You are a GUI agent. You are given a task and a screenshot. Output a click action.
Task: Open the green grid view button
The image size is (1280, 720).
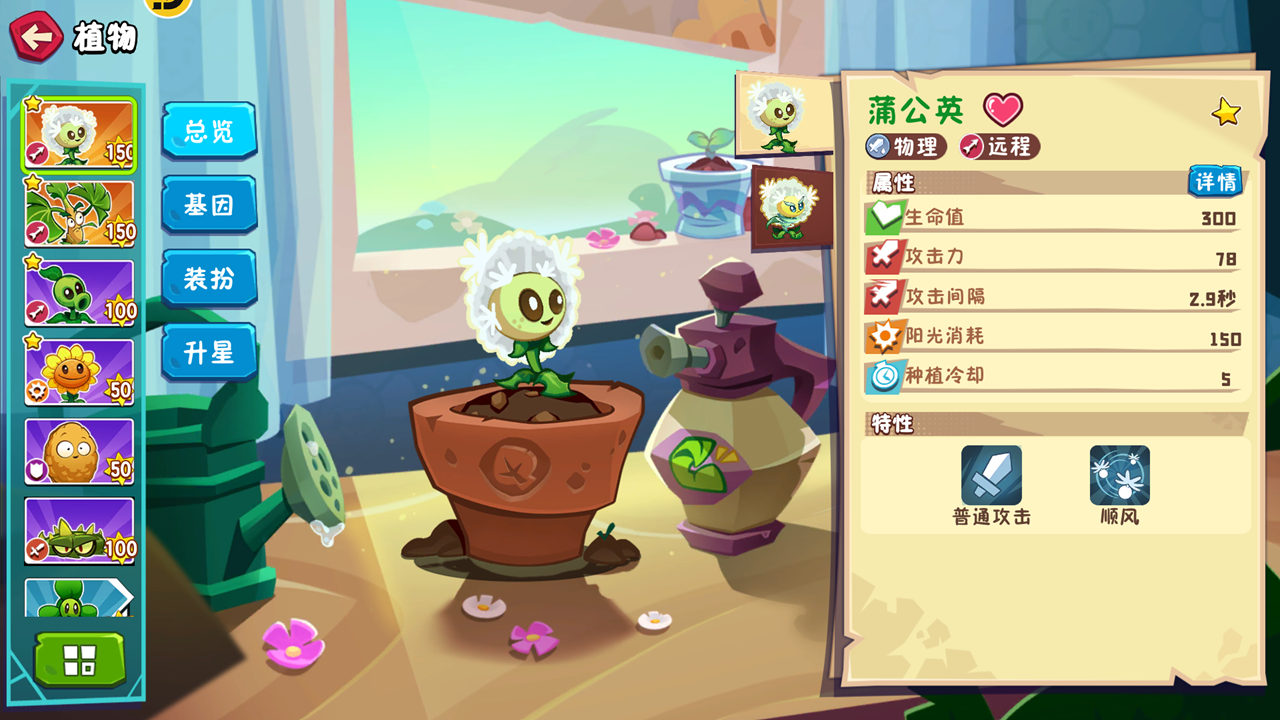coord(80,660)
